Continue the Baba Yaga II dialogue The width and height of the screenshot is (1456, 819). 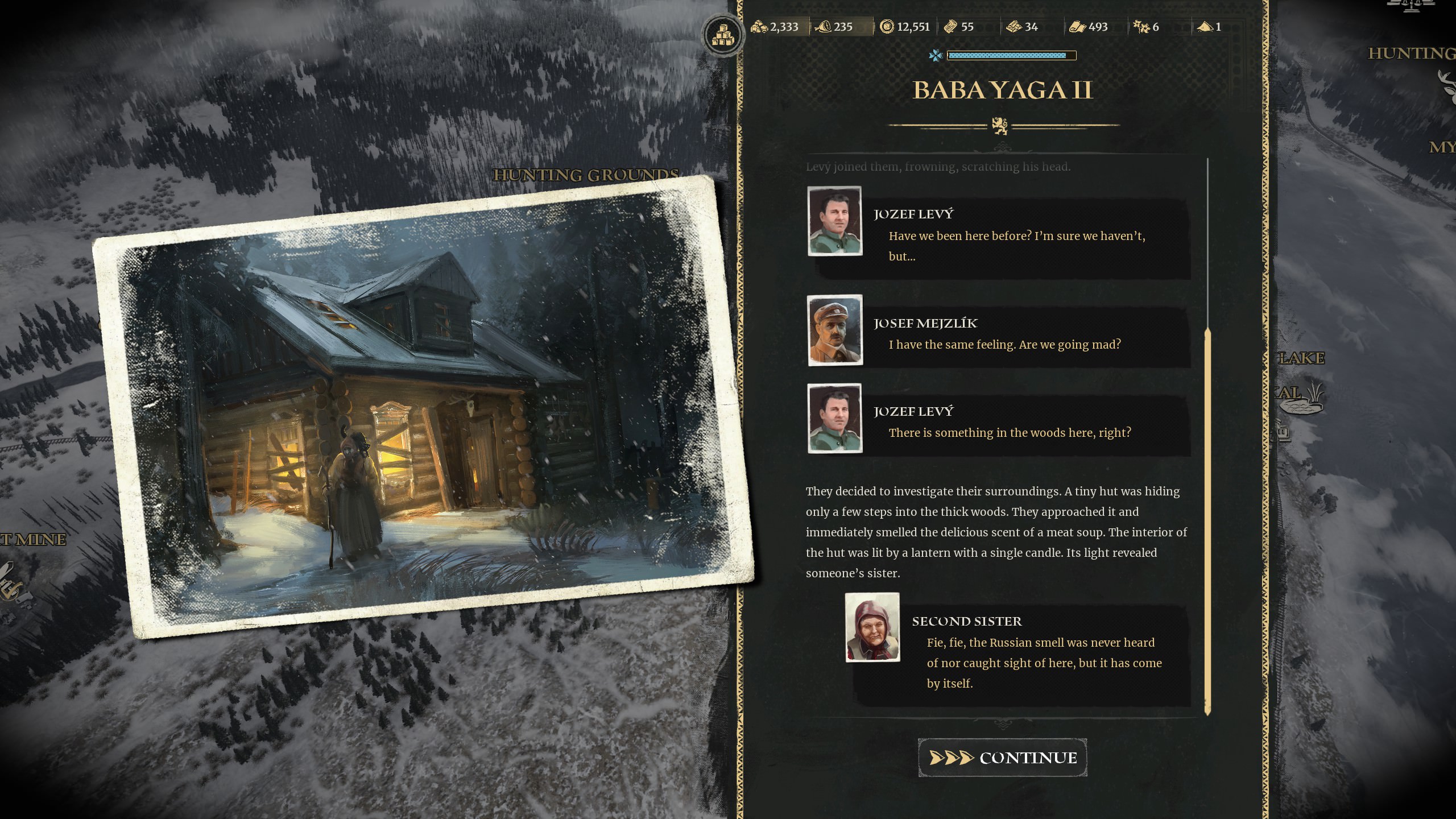[1002, 758]
